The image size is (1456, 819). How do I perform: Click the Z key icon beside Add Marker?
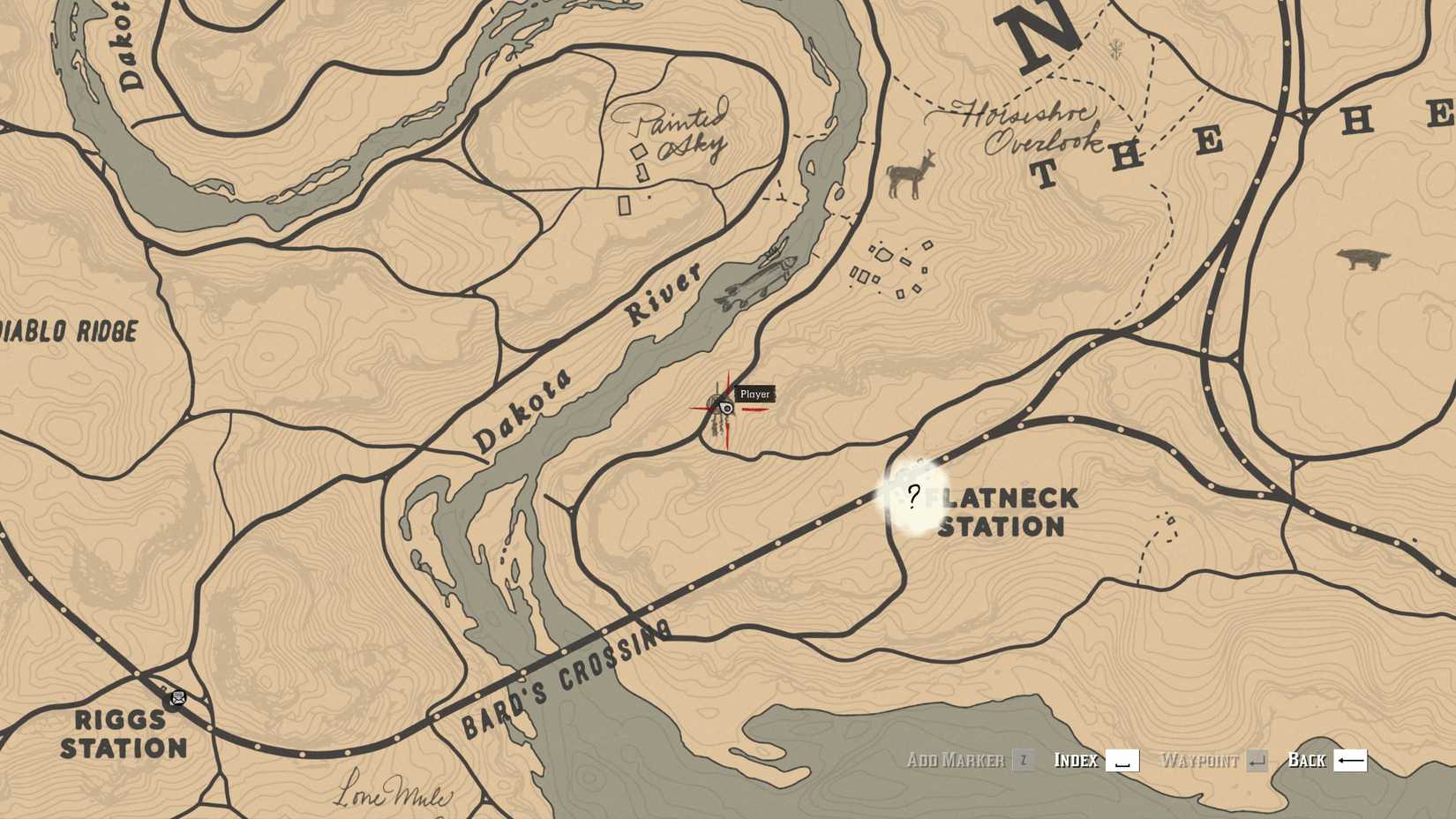click(x=1022, y=760)
